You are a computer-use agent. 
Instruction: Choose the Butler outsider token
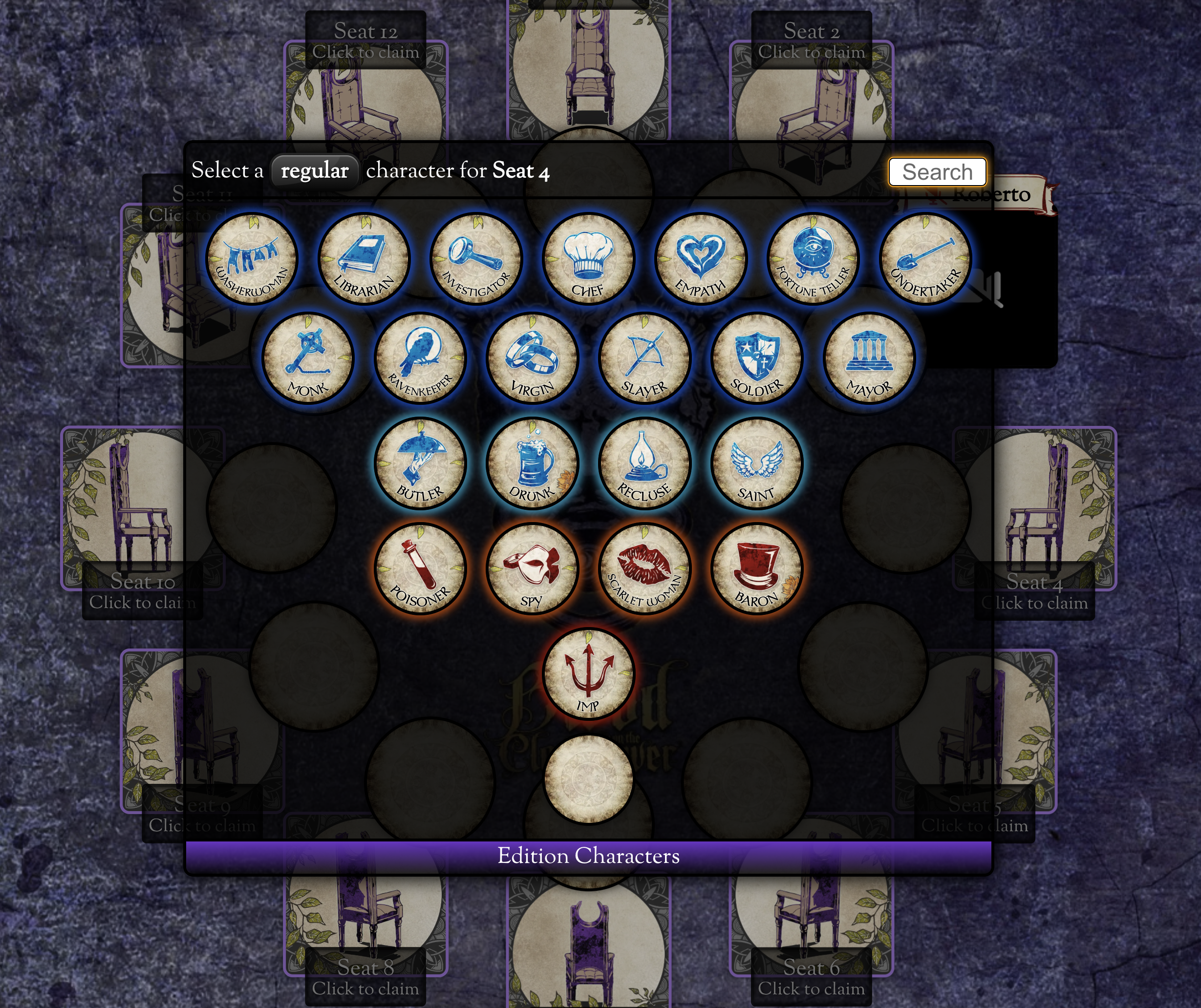point(420,463)
